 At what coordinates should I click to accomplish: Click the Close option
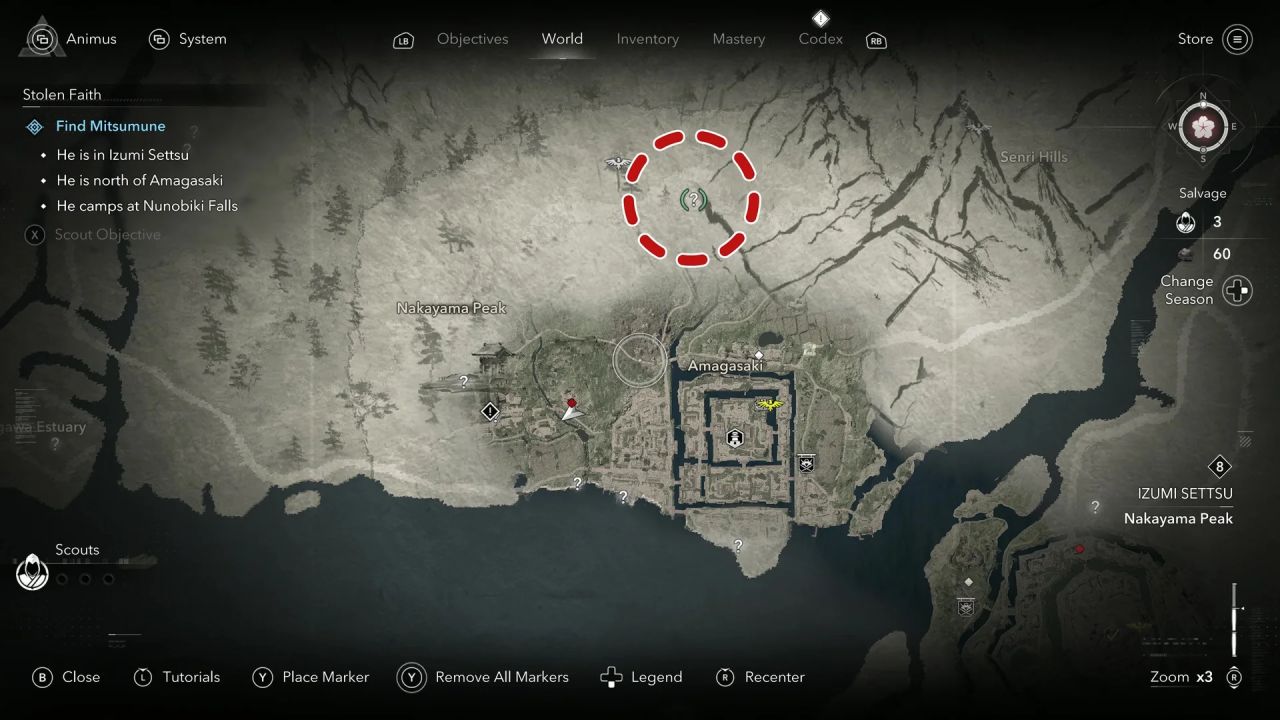[x=67, y=677]
